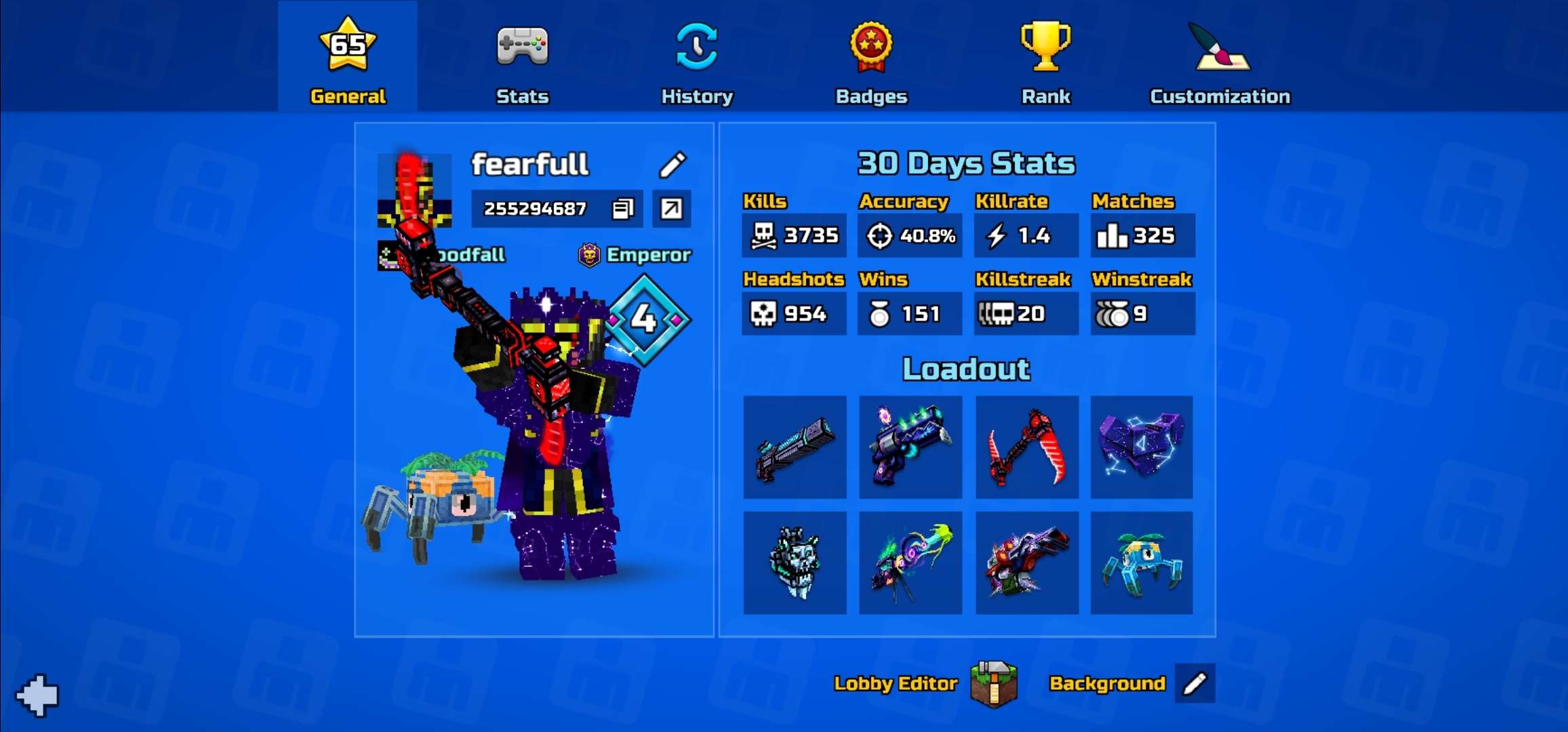Switch to the Rank tab

tap(1045, 60)
